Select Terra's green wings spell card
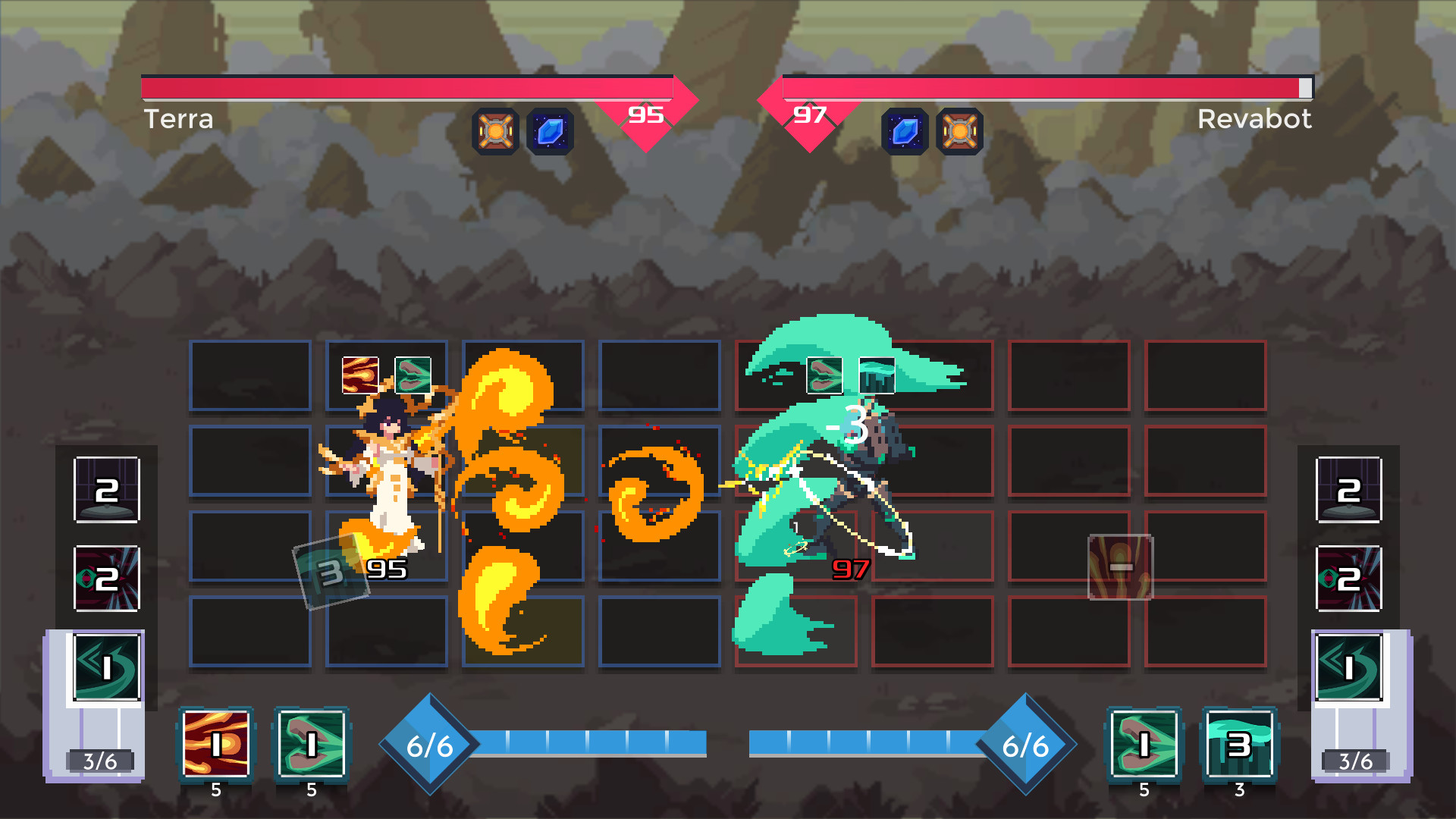Screen dimensions: 1456x819 (x=311, y=747)
